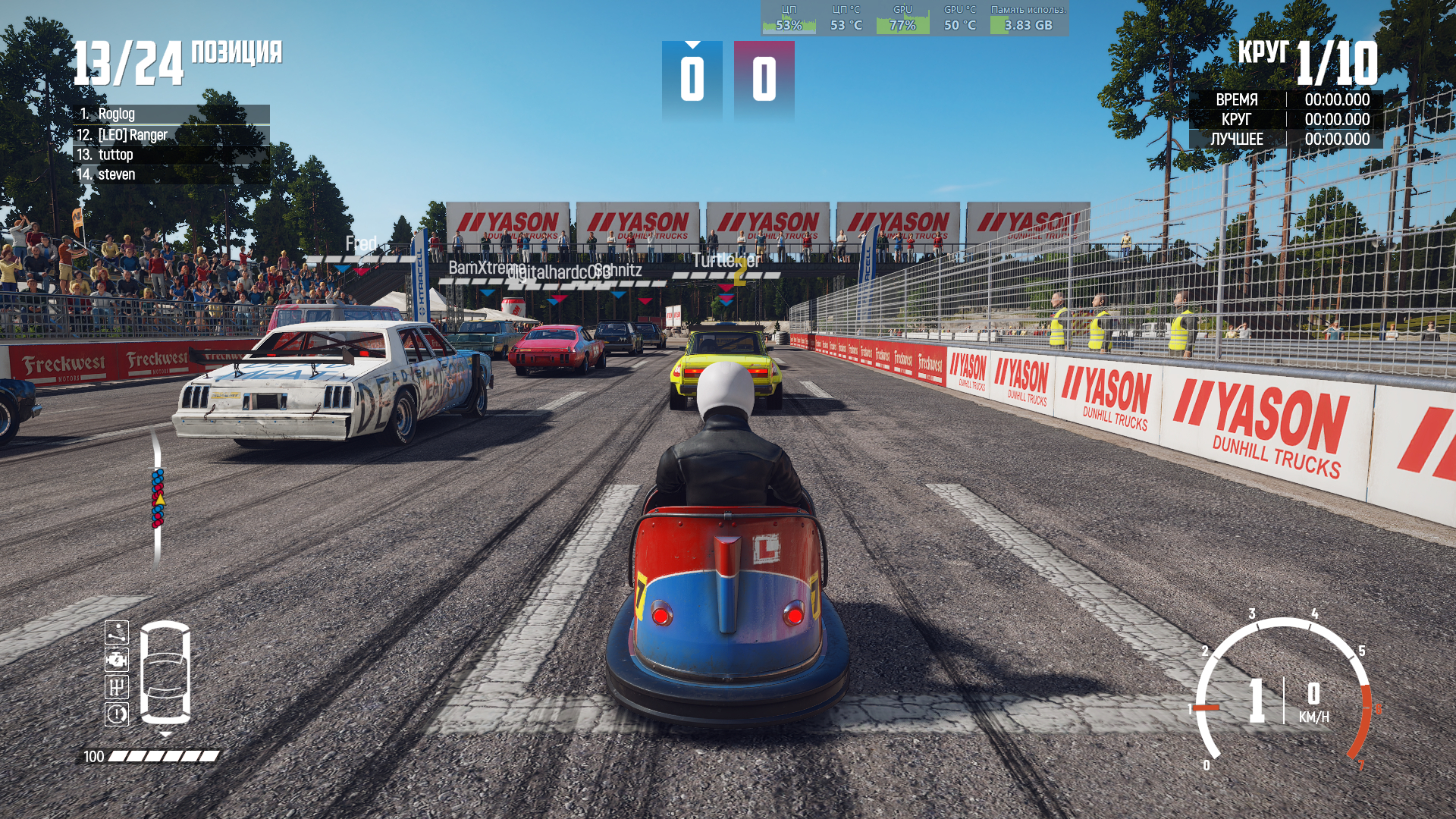Click the engine damage status icon
The height and width of the screenshot is (819, 1456).
pos(117,660)
